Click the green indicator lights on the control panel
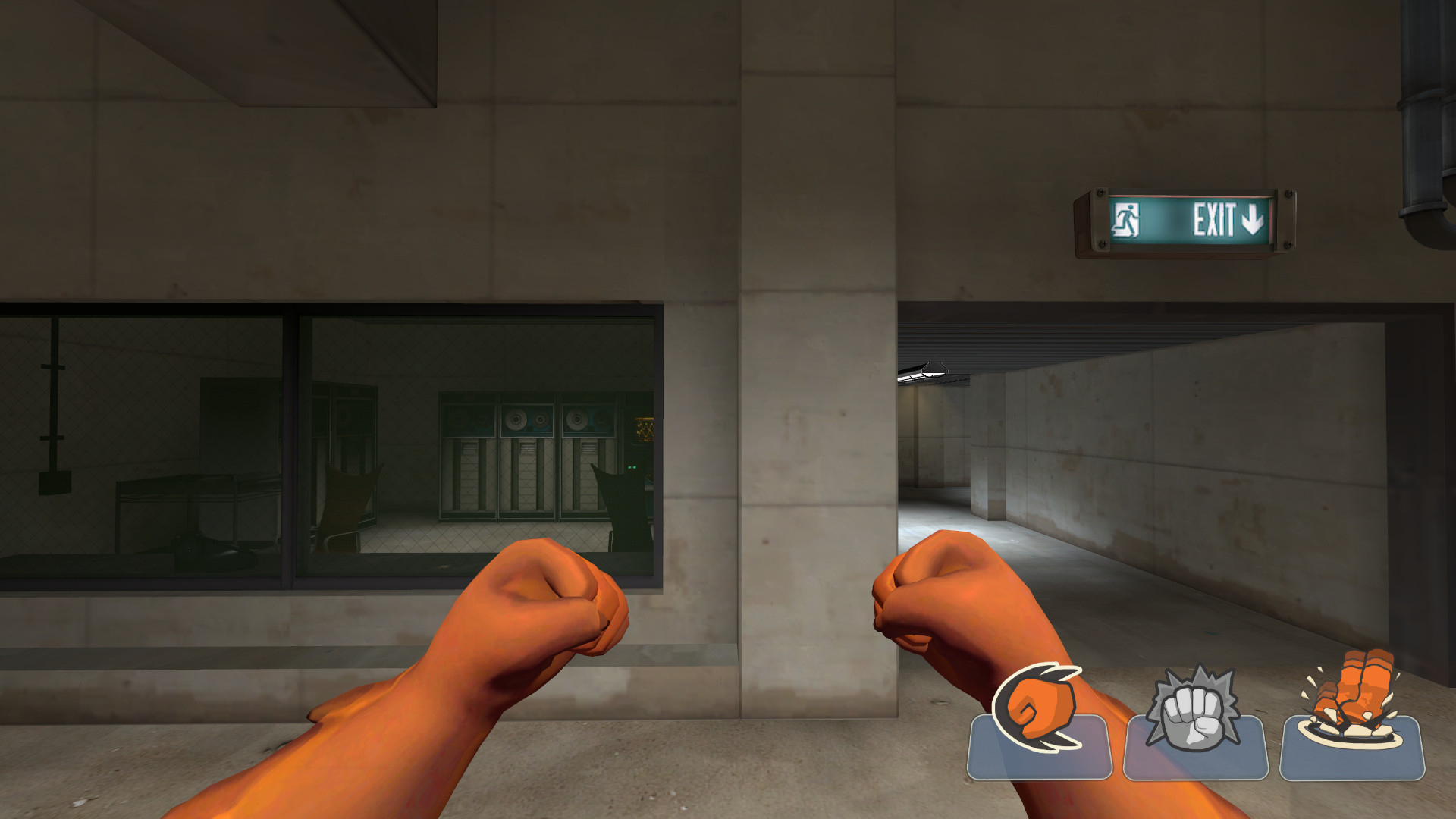This screenshot has width=1456, height=819. pos(632,467)
